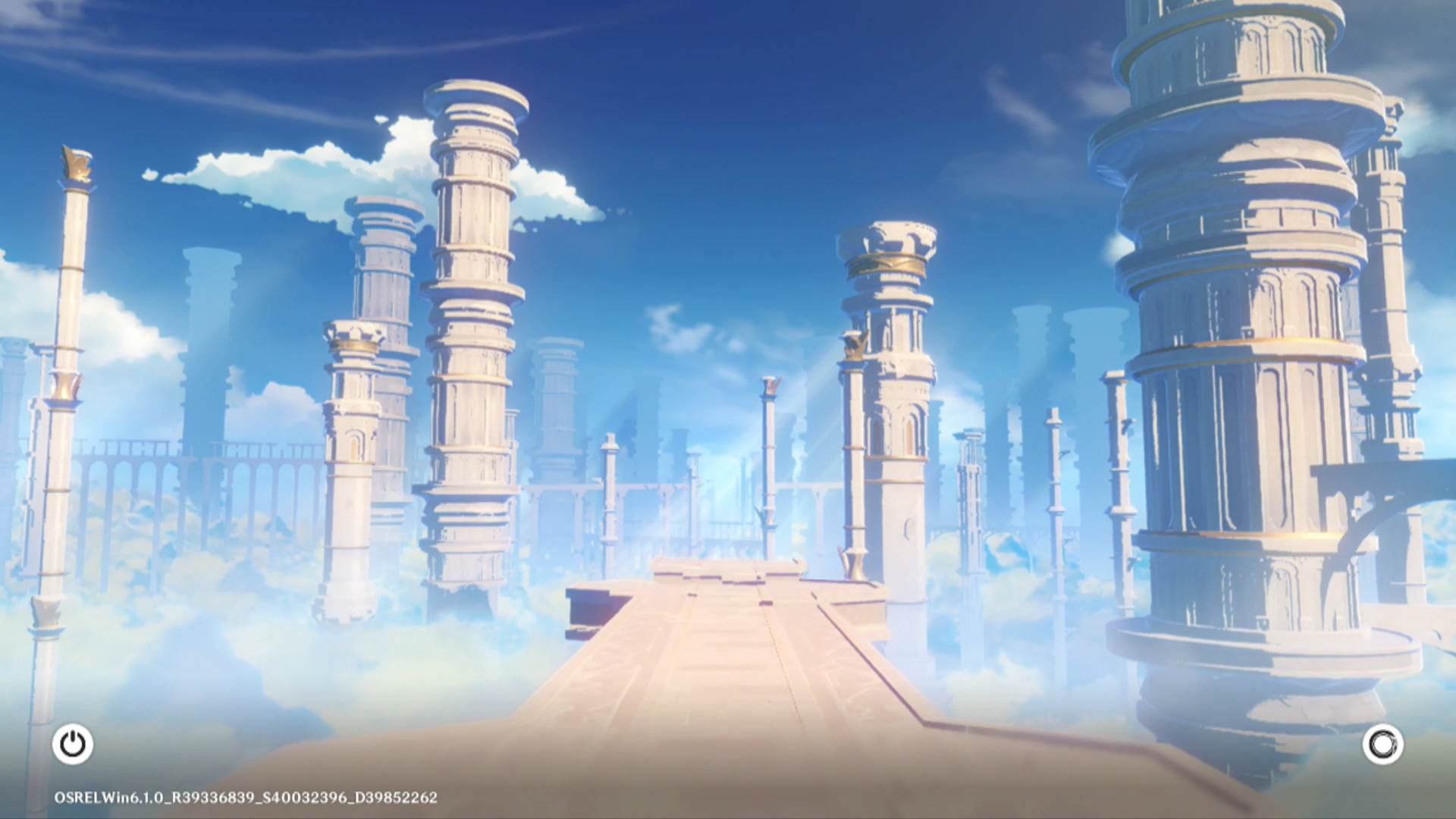Viewport: 1456px width, 819px height.
Task: Open the circular repair/settings icon
Action: [x=1382, y=744]
